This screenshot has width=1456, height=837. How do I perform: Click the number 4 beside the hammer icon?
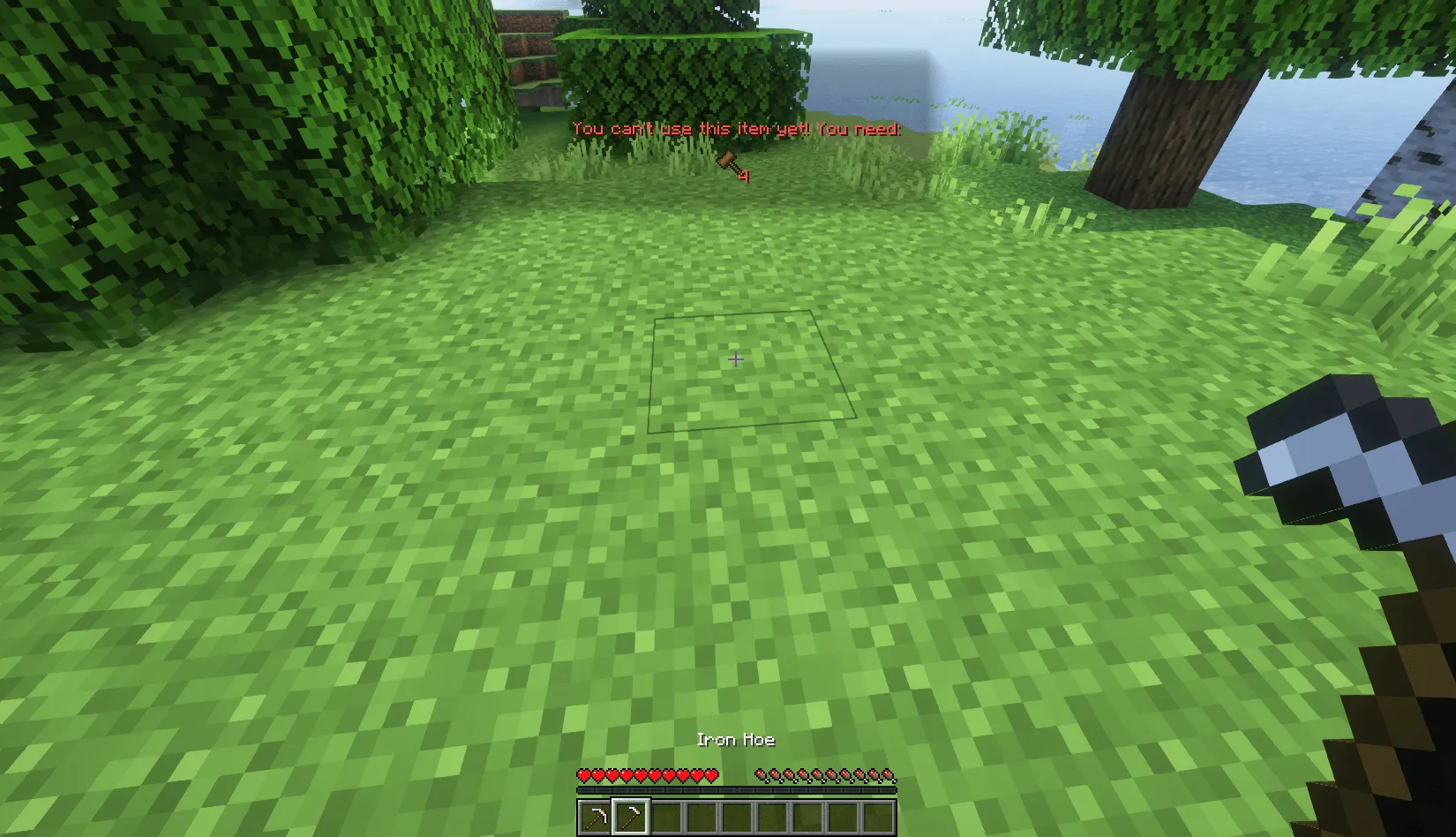click(x=744, y=174)
